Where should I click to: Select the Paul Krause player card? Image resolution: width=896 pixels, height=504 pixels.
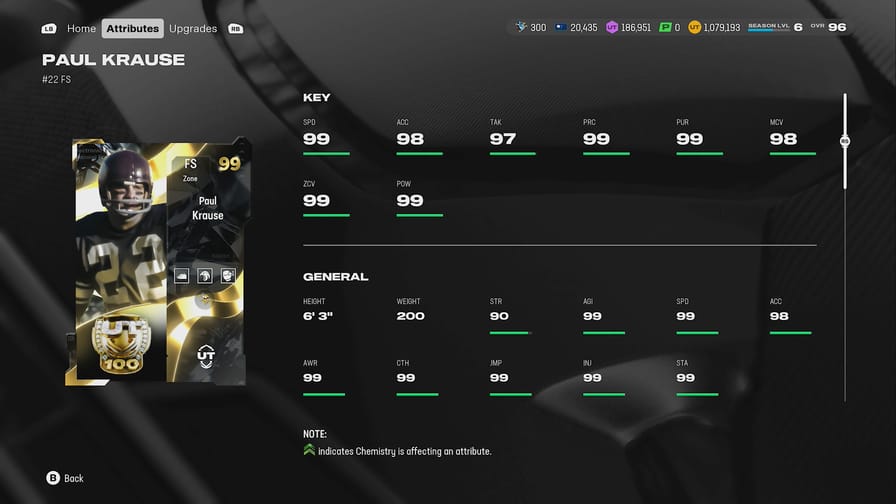(160, 262)
